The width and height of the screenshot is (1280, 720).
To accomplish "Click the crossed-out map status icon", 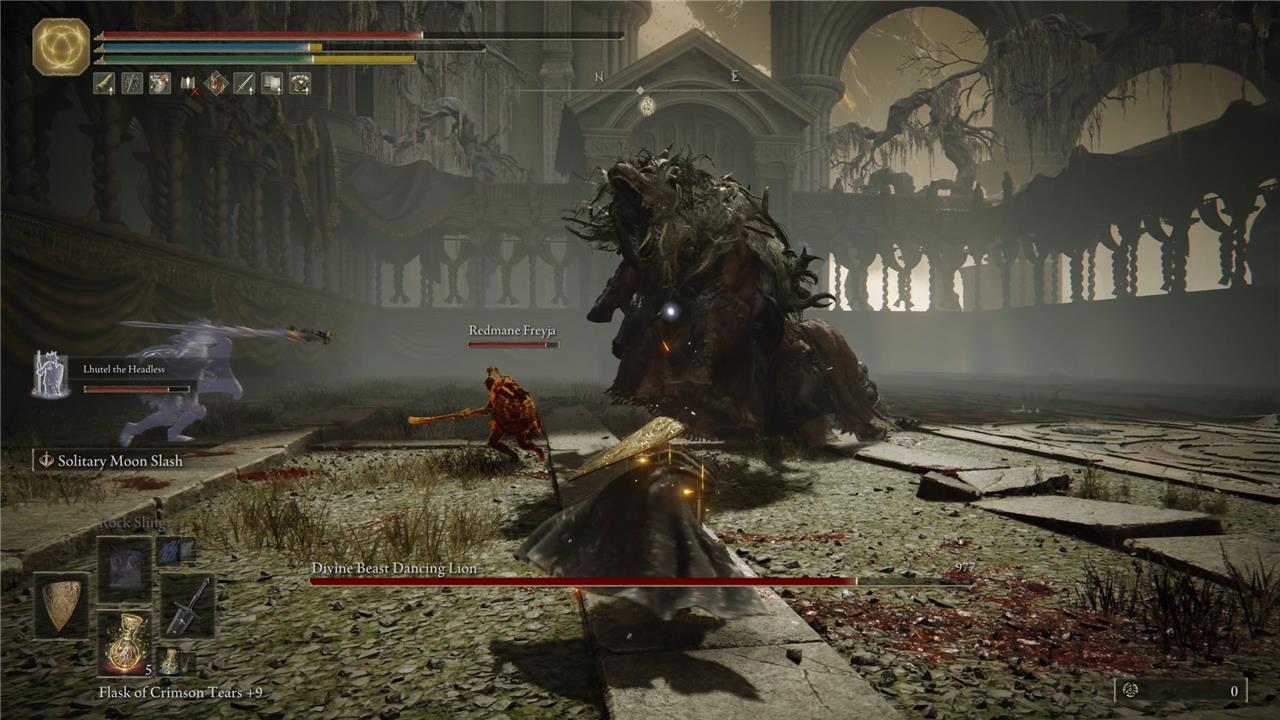I will point(188,84).
